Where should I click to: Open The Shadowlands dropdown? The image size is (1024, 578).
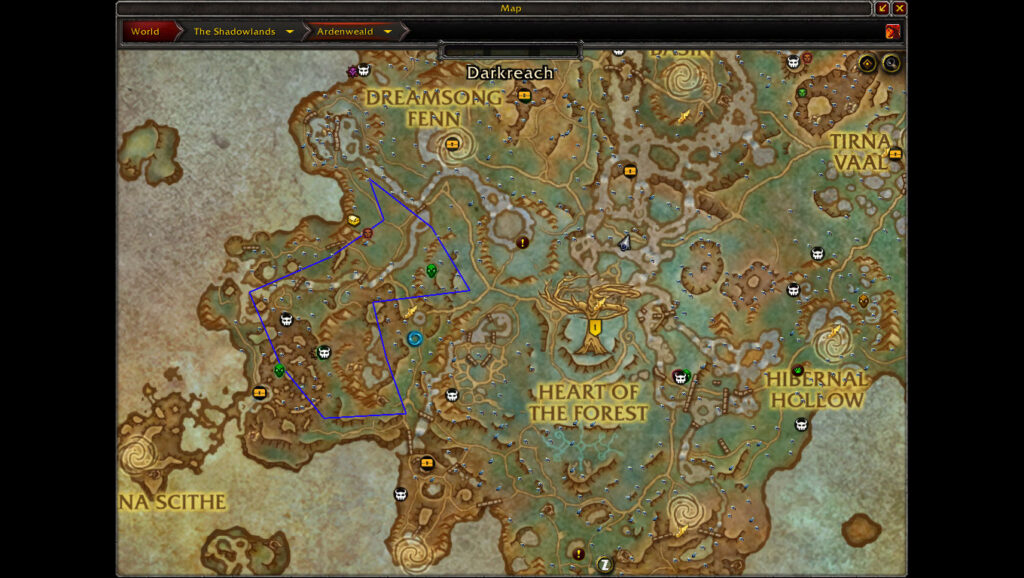290,32
